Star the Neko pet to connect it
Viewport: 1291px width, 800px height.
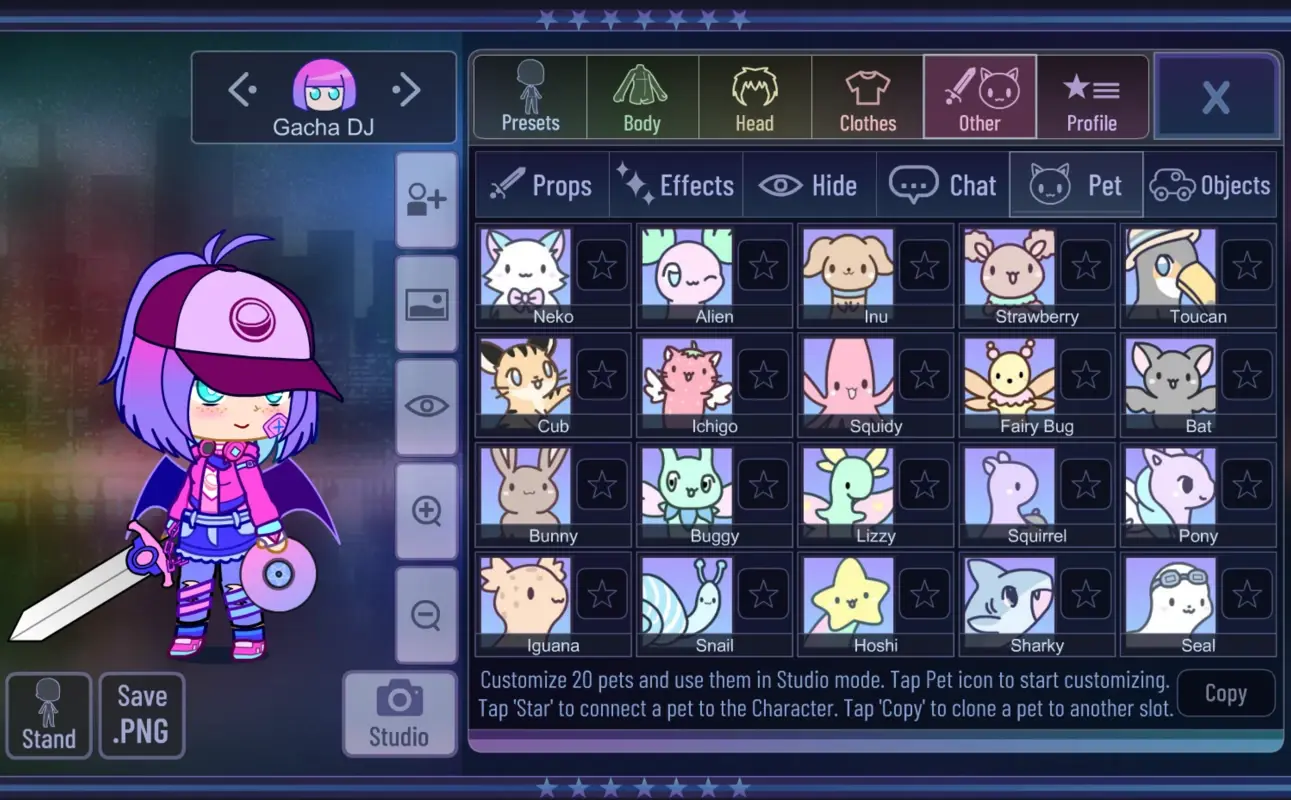pyautogui.click(x=602, y=264)
